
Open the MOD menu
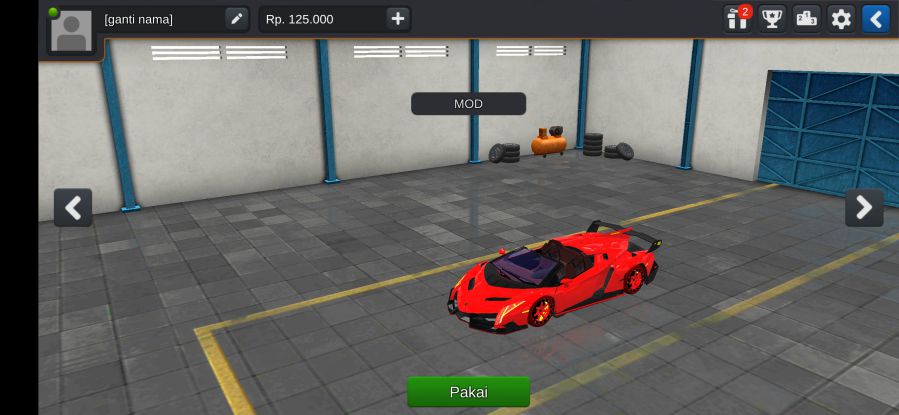468,104
